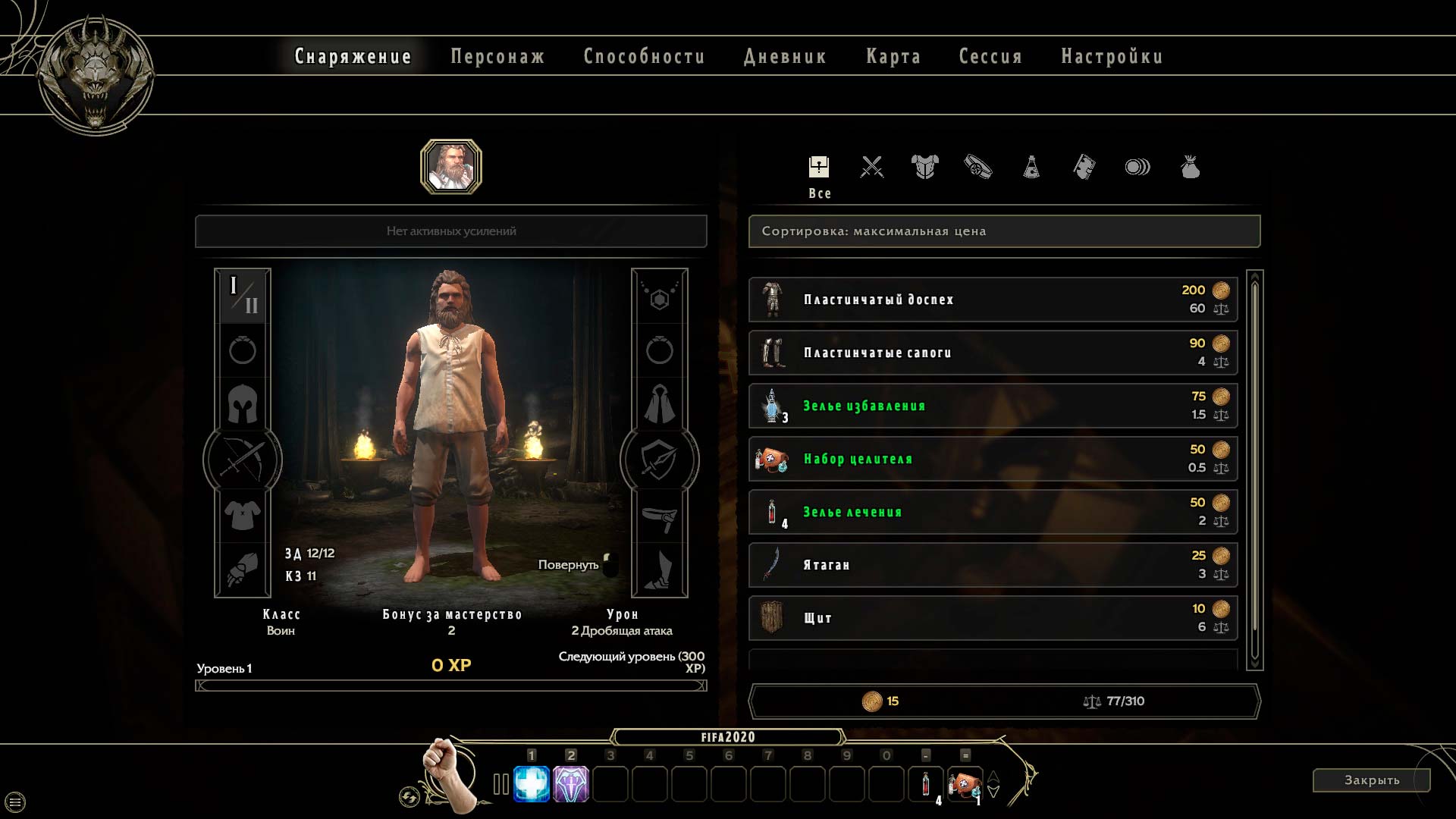The image size is (1456, 819).
Task: Open the Дневник journal tab
Action: pos(785,57)
